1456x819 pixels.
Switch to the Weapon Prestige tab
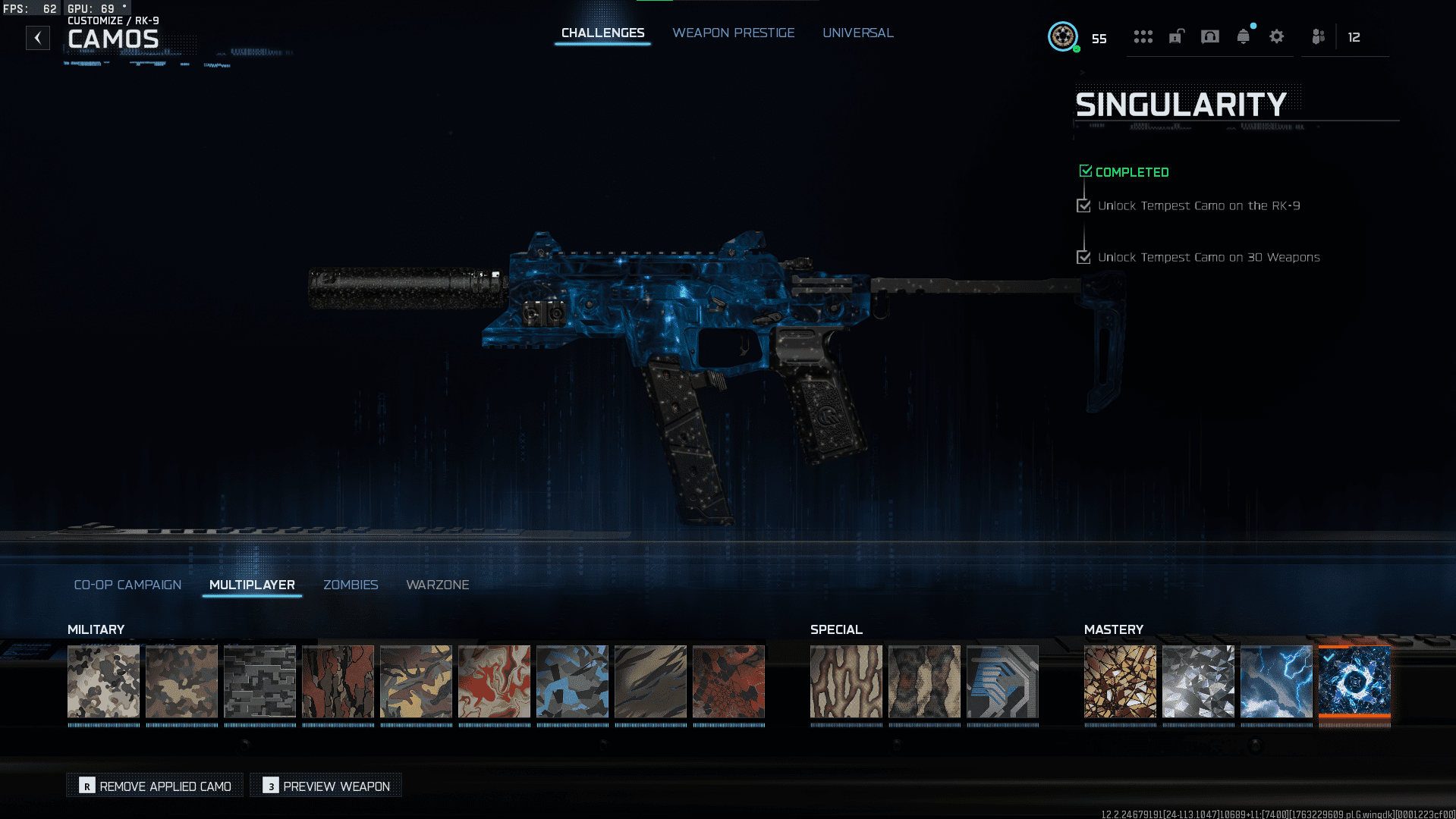tap(733, 33)
